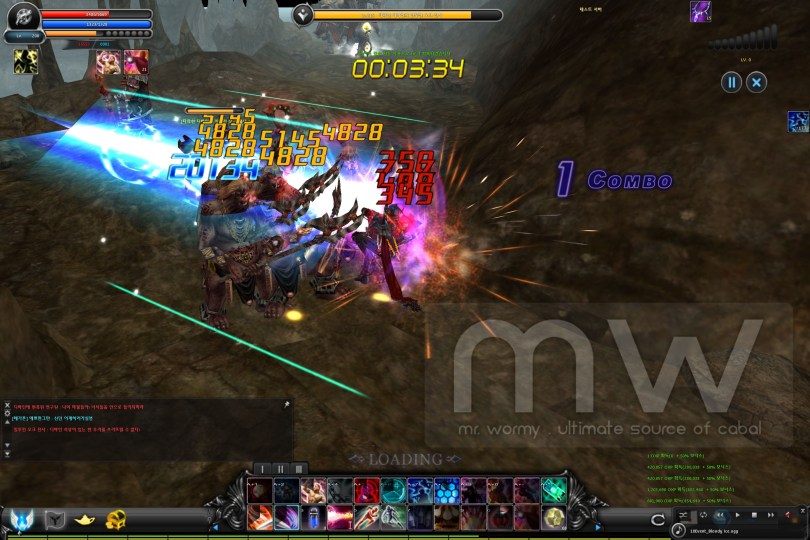Select the yellow claw buff icon under the portrait
The height and width of the screenshot is (540, 810).
pyautogui.click(x=26, y=62)
